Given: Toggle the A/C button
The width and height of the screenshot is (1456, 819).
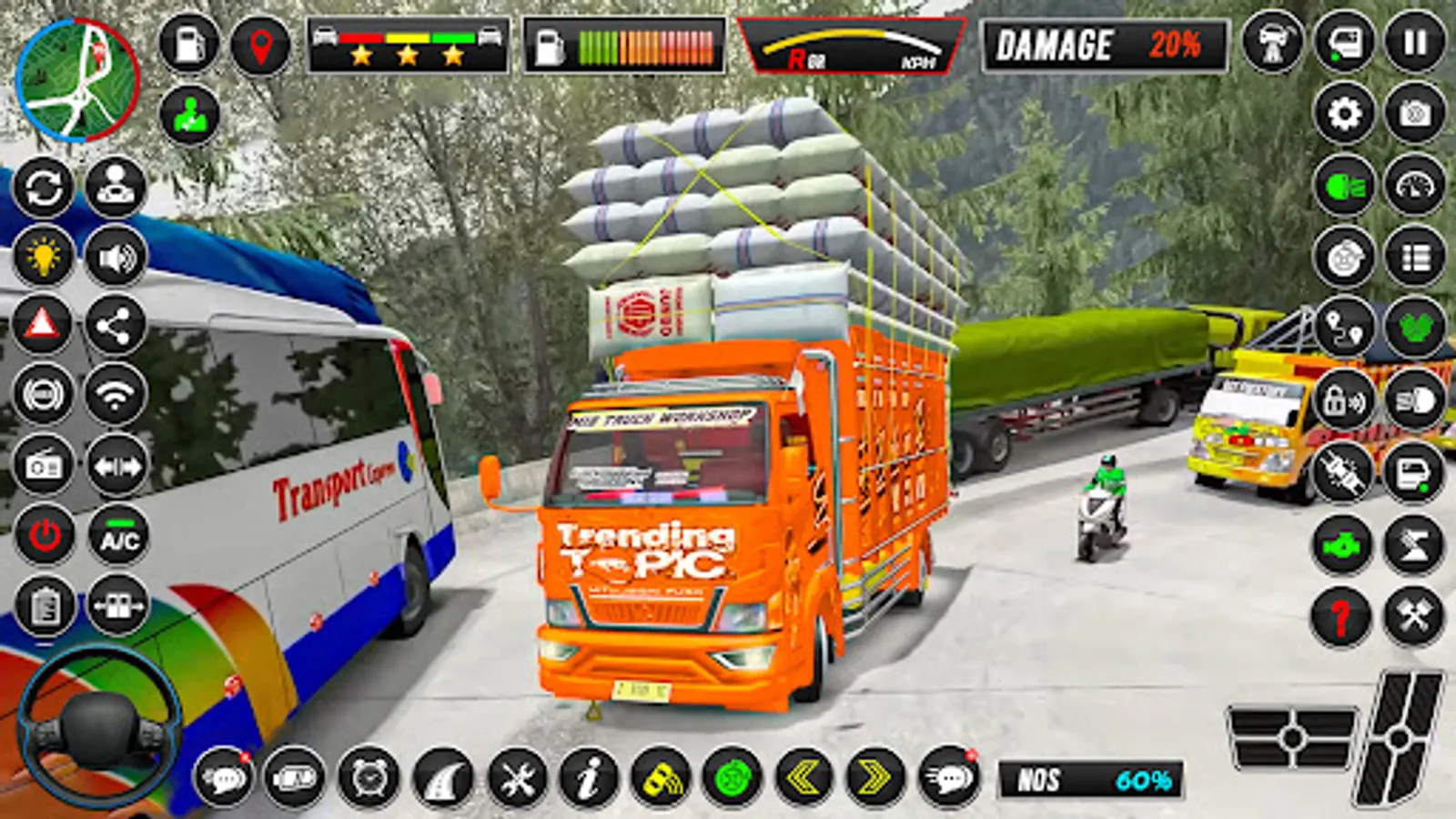Looking at the screenshot, I should click(x=118, y=538).
